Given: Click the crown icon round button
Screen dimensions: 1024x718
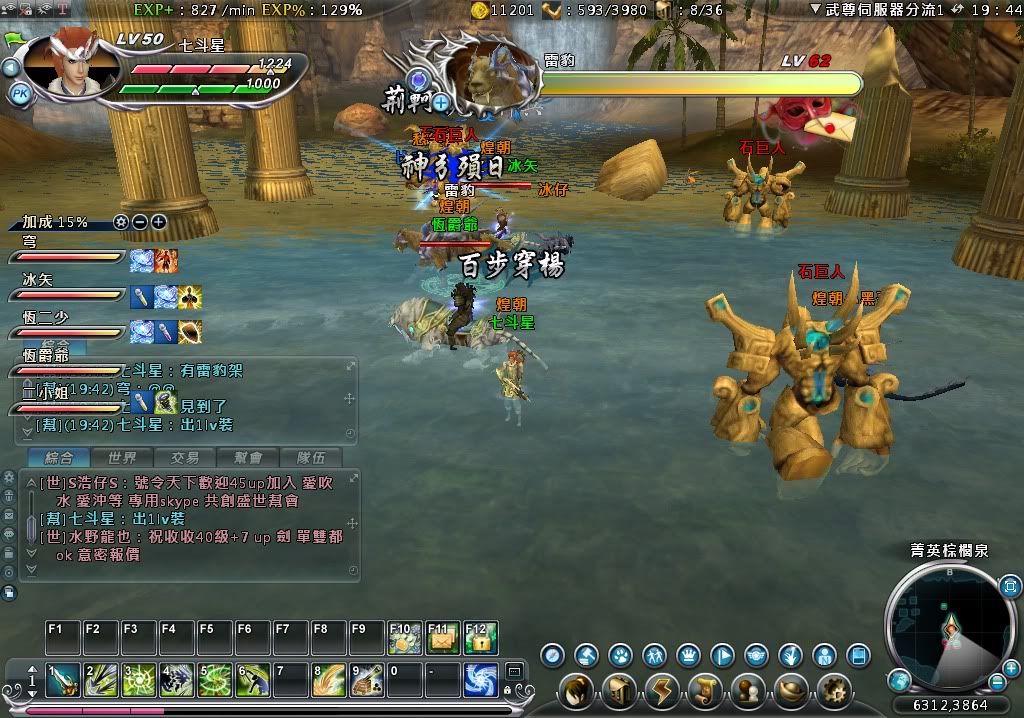Looking at the screenshot, I should point(688,656).
